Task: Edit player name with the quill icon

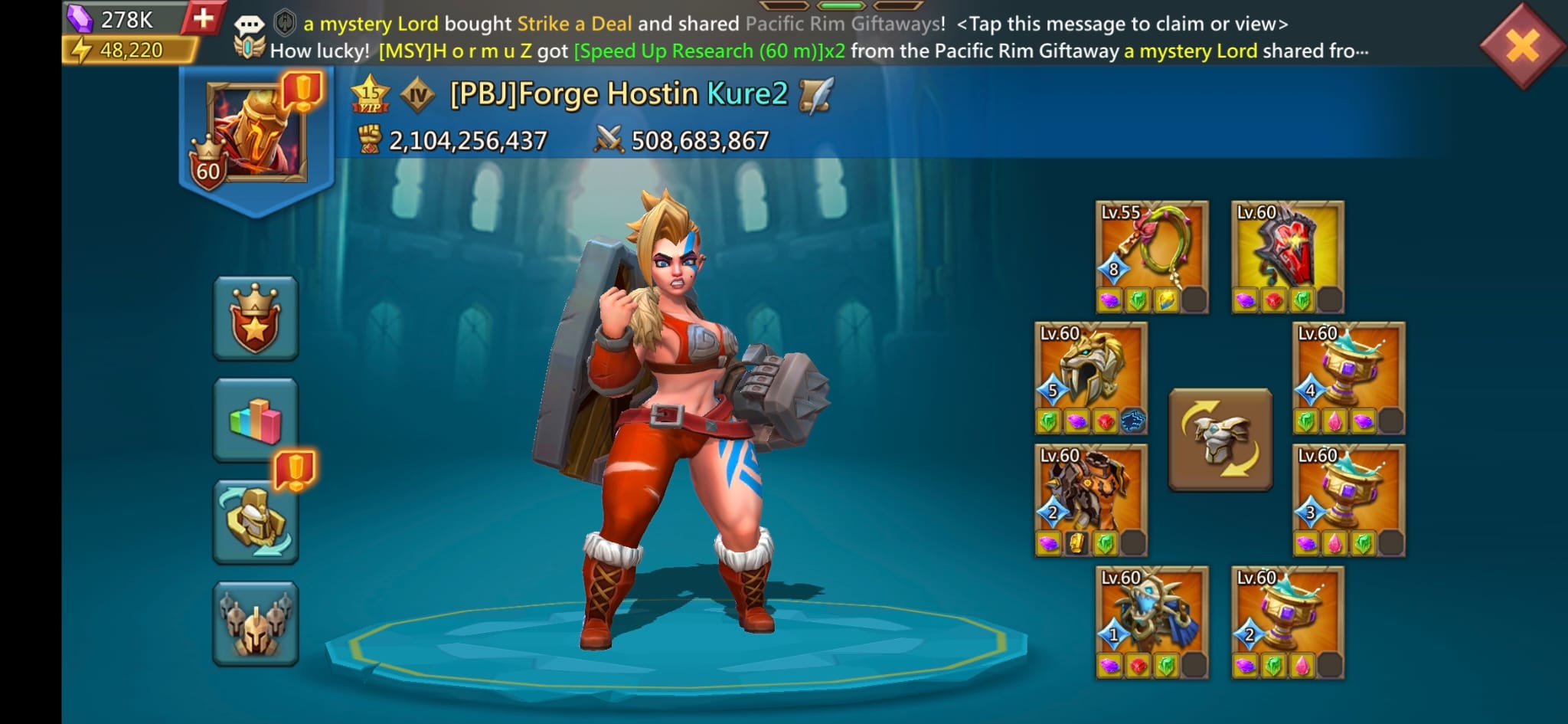Action: click(815, 96)
